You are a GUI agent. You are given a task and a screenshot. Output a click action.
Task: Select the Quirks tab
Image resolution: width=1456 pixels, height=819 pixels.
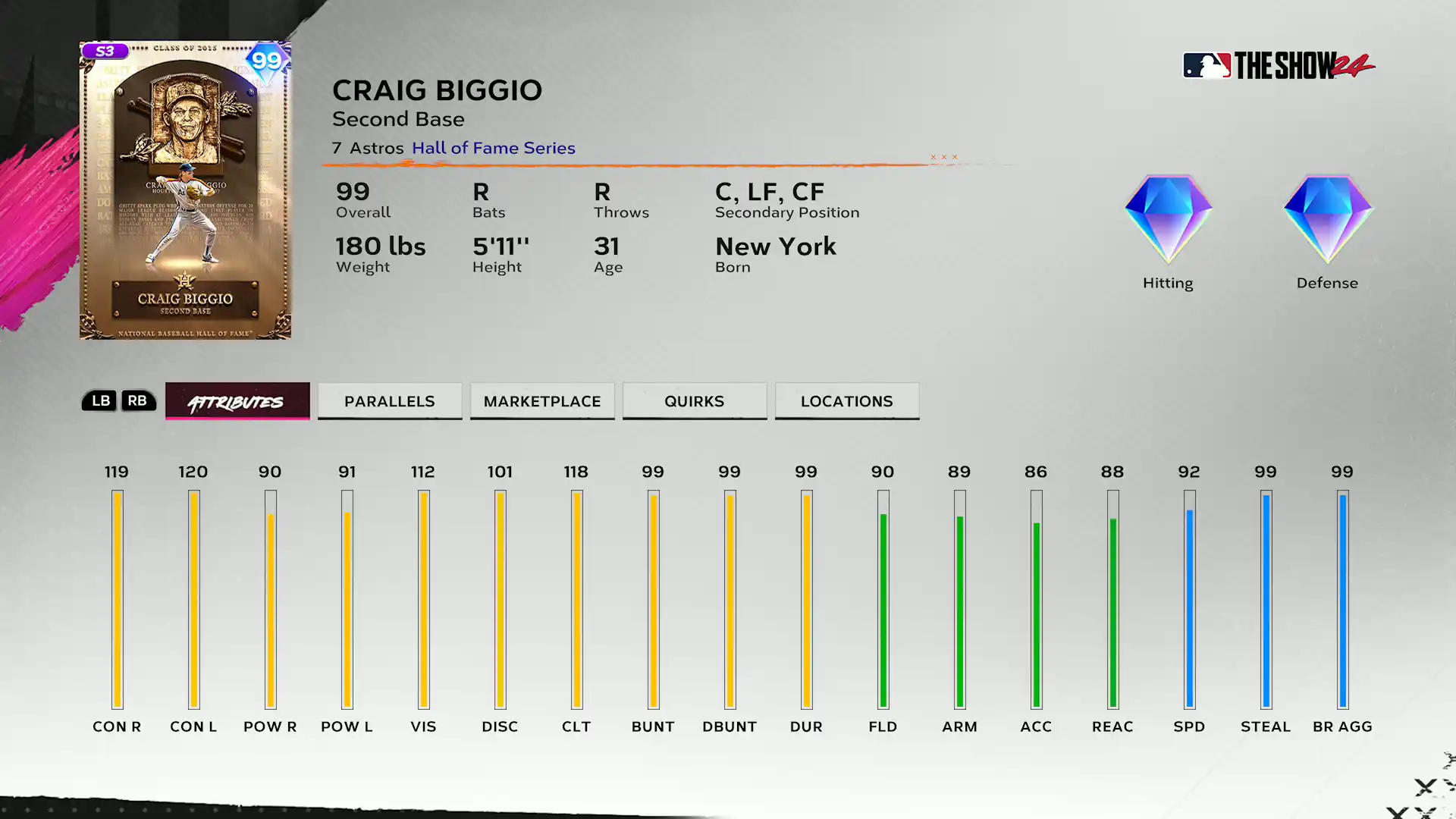pos(695,401)
